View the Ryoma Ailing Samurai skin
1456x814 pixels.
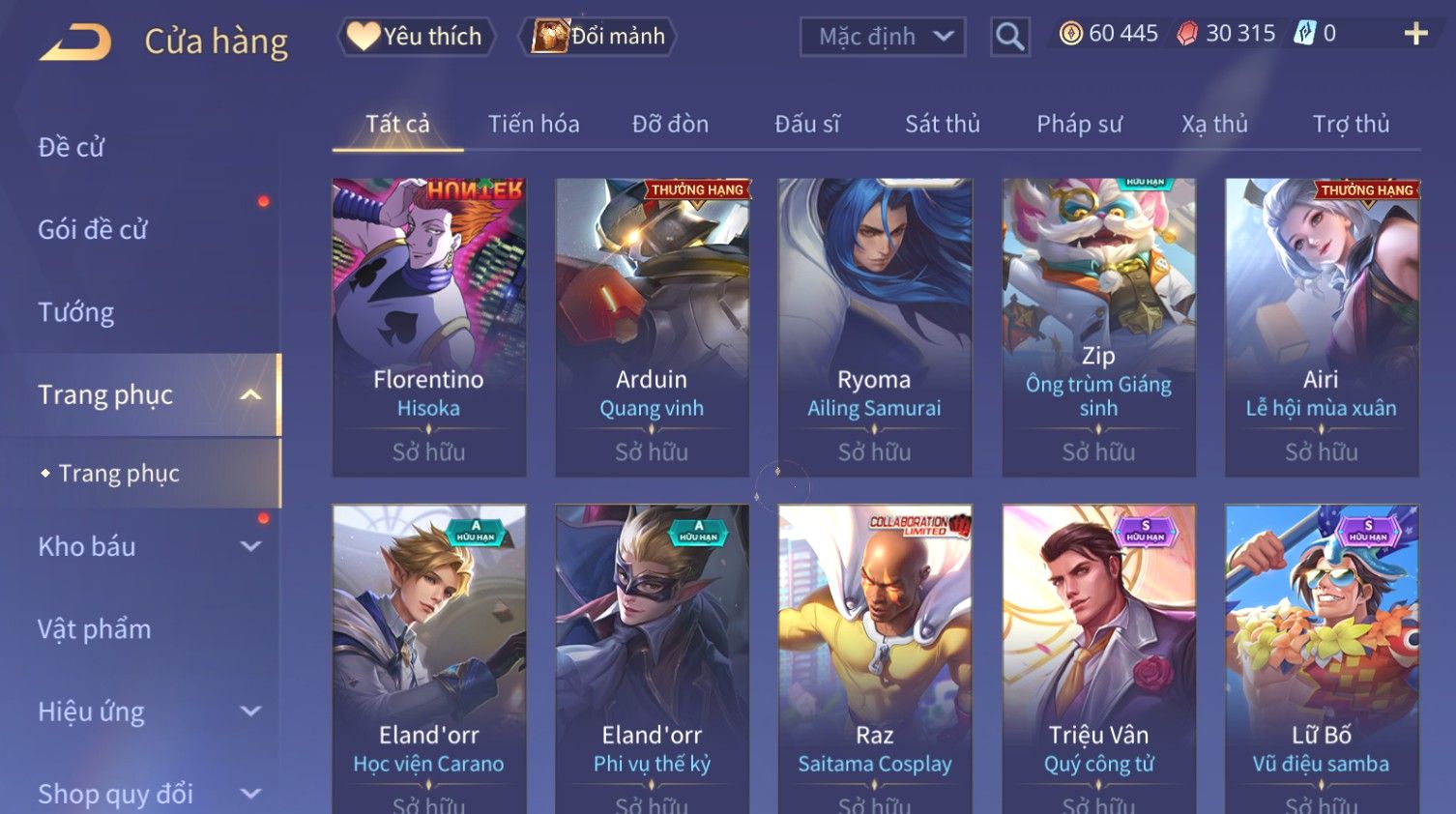click(x=875, y=327)
